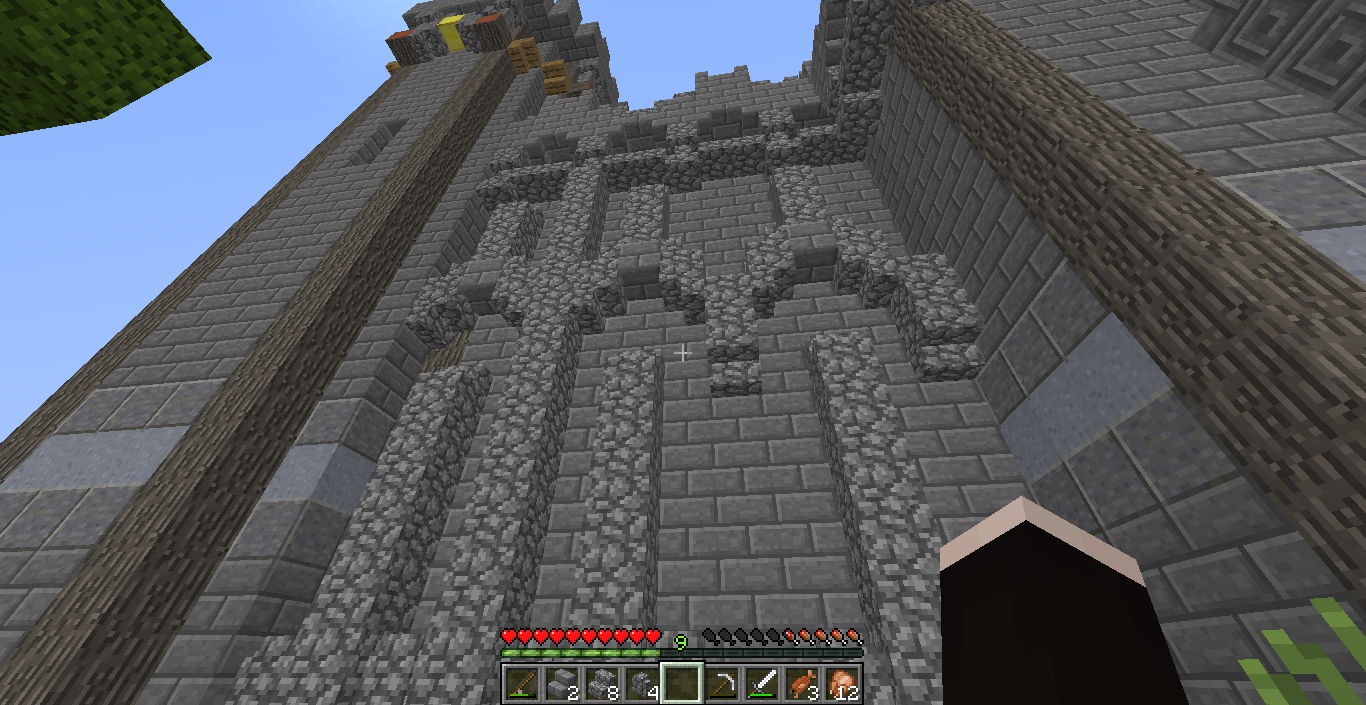1366x705 pixels.
Task: Choose the cobblestone stairs stack of 8
Action: pyautogui.click(x=601, y=684)
